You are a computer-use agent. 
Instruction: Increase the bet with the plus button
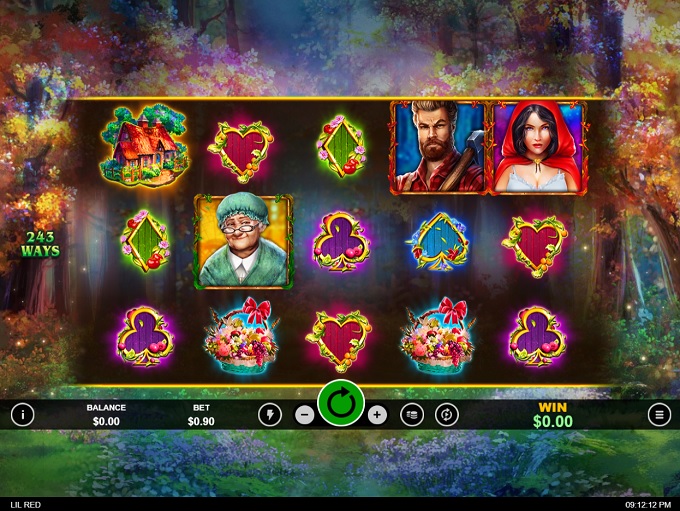[x=377, y=414]
